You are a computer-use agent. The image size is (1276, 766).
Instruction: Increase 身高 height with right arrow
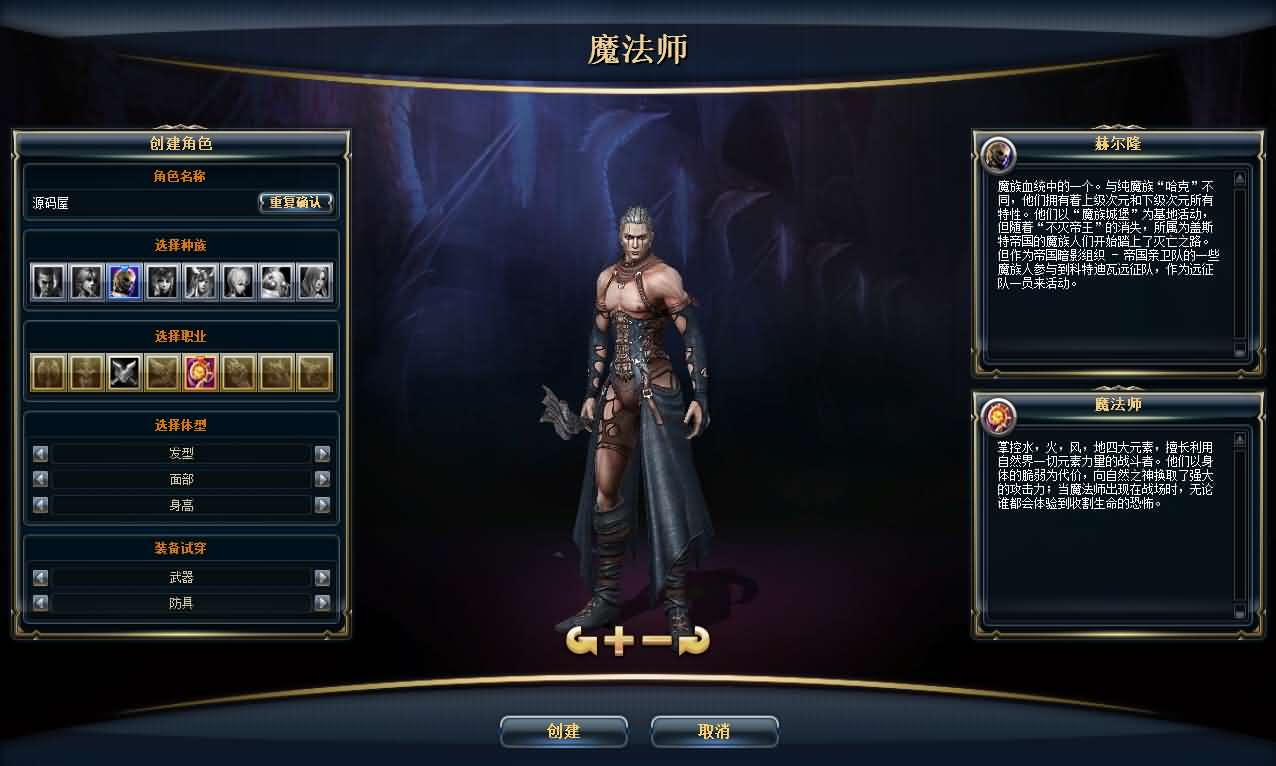(x=322, y=505)
